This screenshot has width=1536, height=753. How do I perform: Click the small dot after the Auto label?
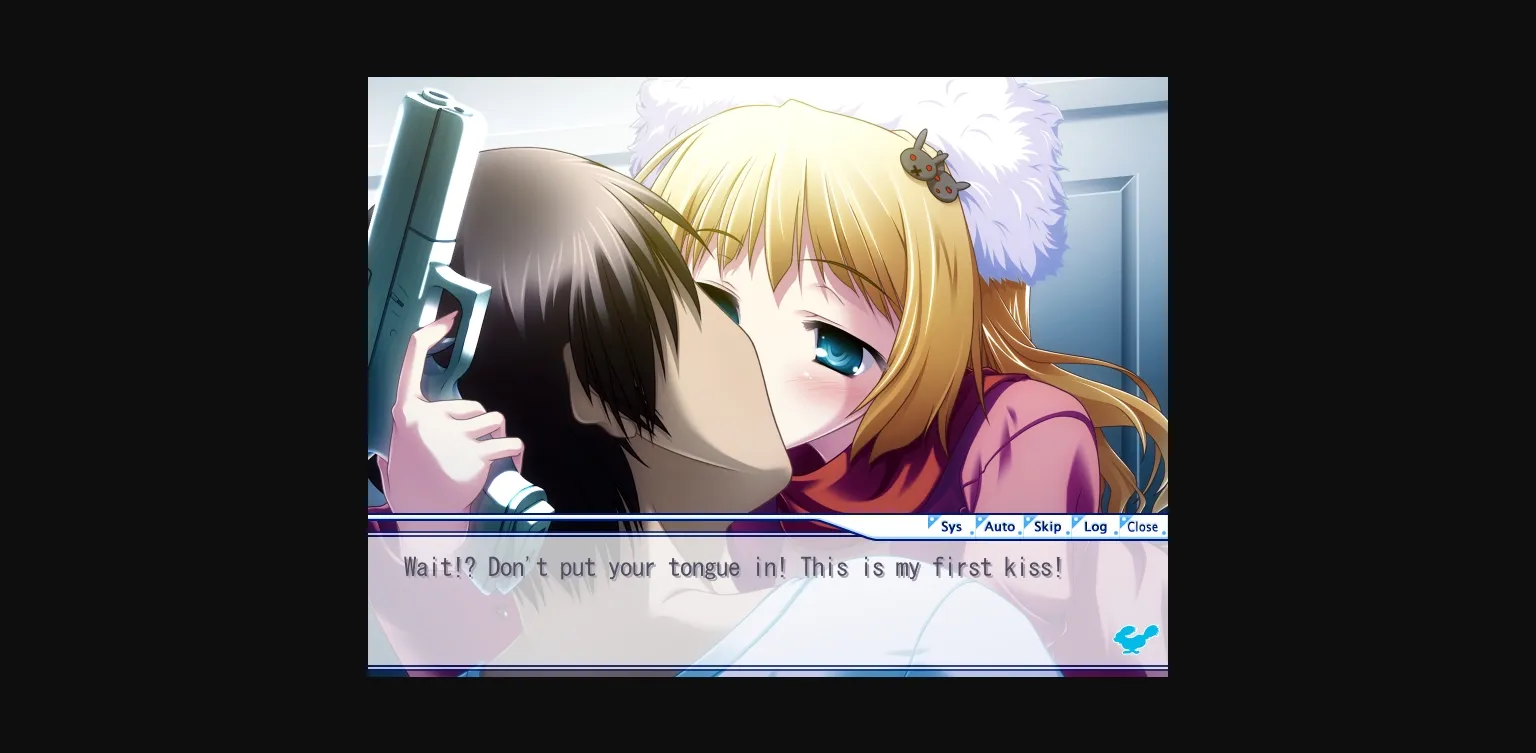pyautogui.click(x=1020, y=533)
